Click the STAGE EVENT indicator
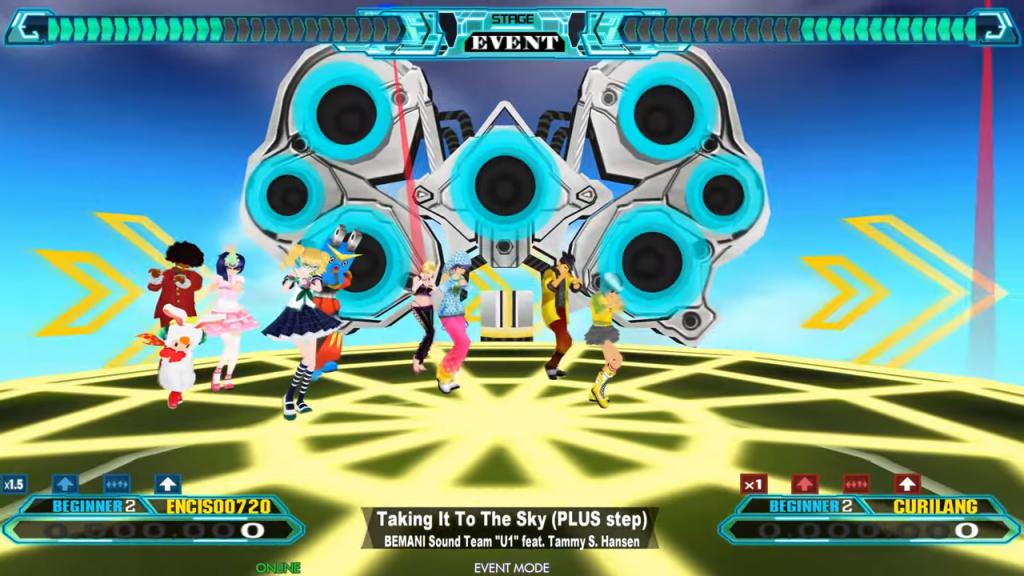Viewport: 1024px width, 576px height. [x=512, y=34]
